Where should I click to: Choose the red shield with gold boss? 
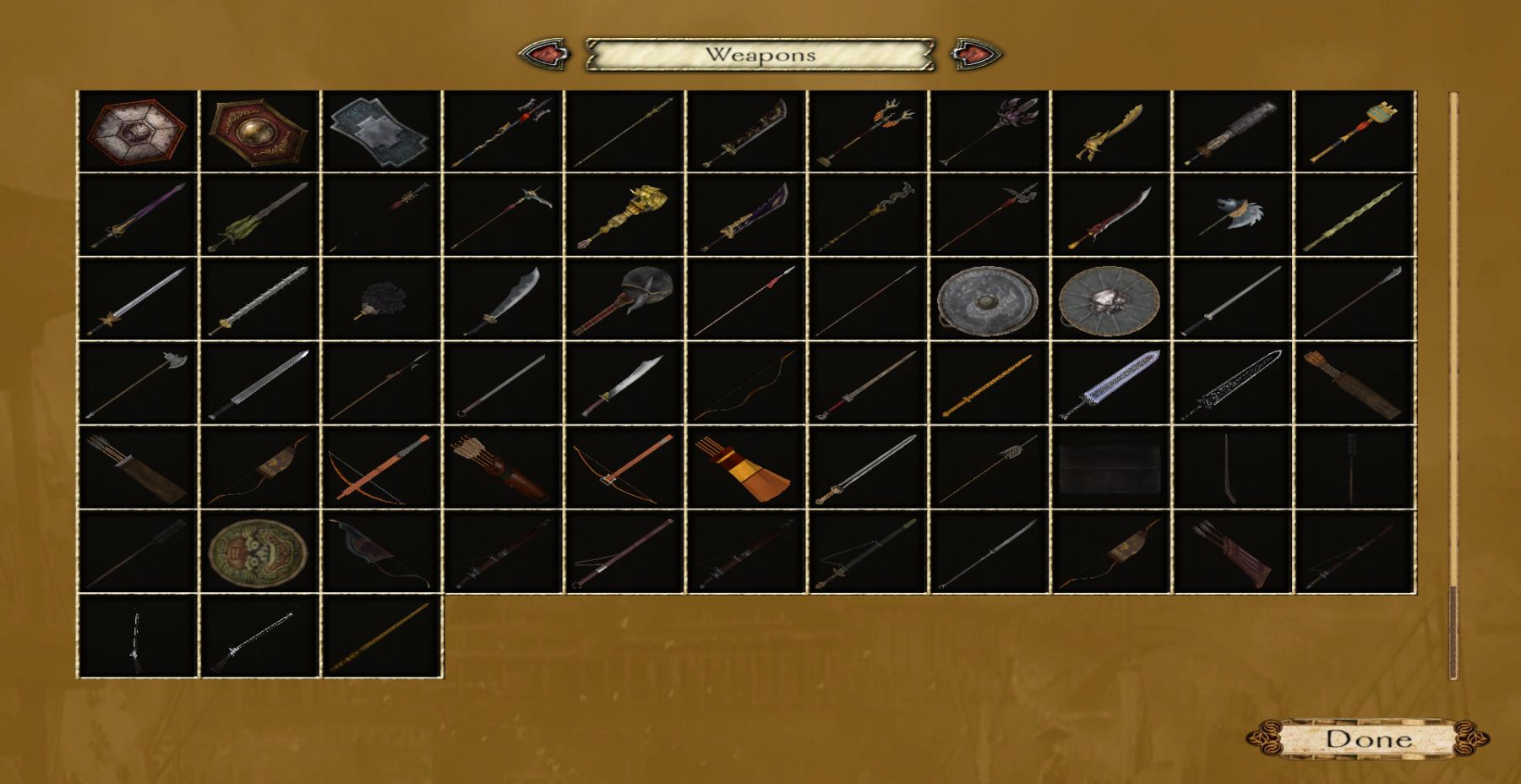click(259, 131)
